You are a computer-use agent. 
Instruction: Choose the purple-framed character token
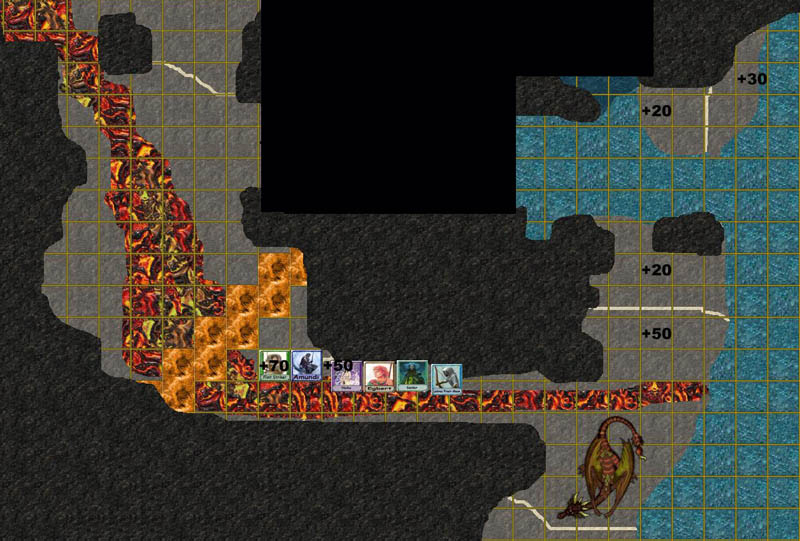346,376
